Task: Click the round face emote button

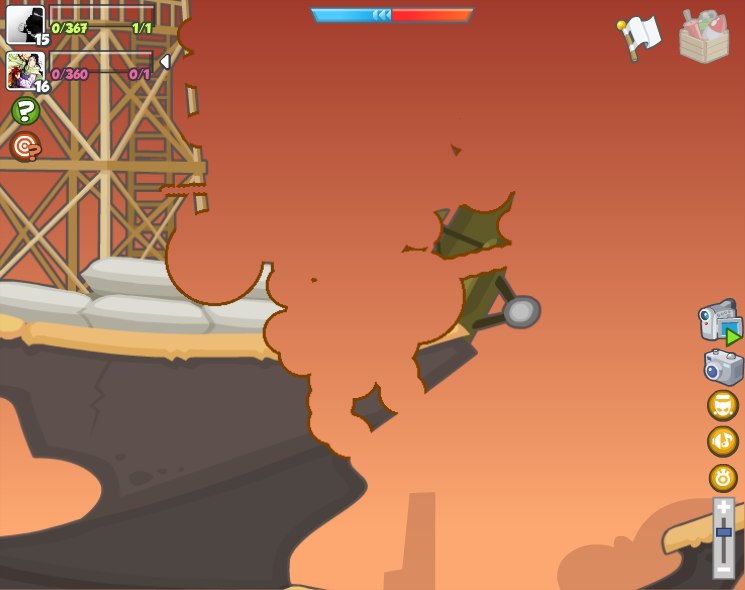Action: (x=722, y=405)
